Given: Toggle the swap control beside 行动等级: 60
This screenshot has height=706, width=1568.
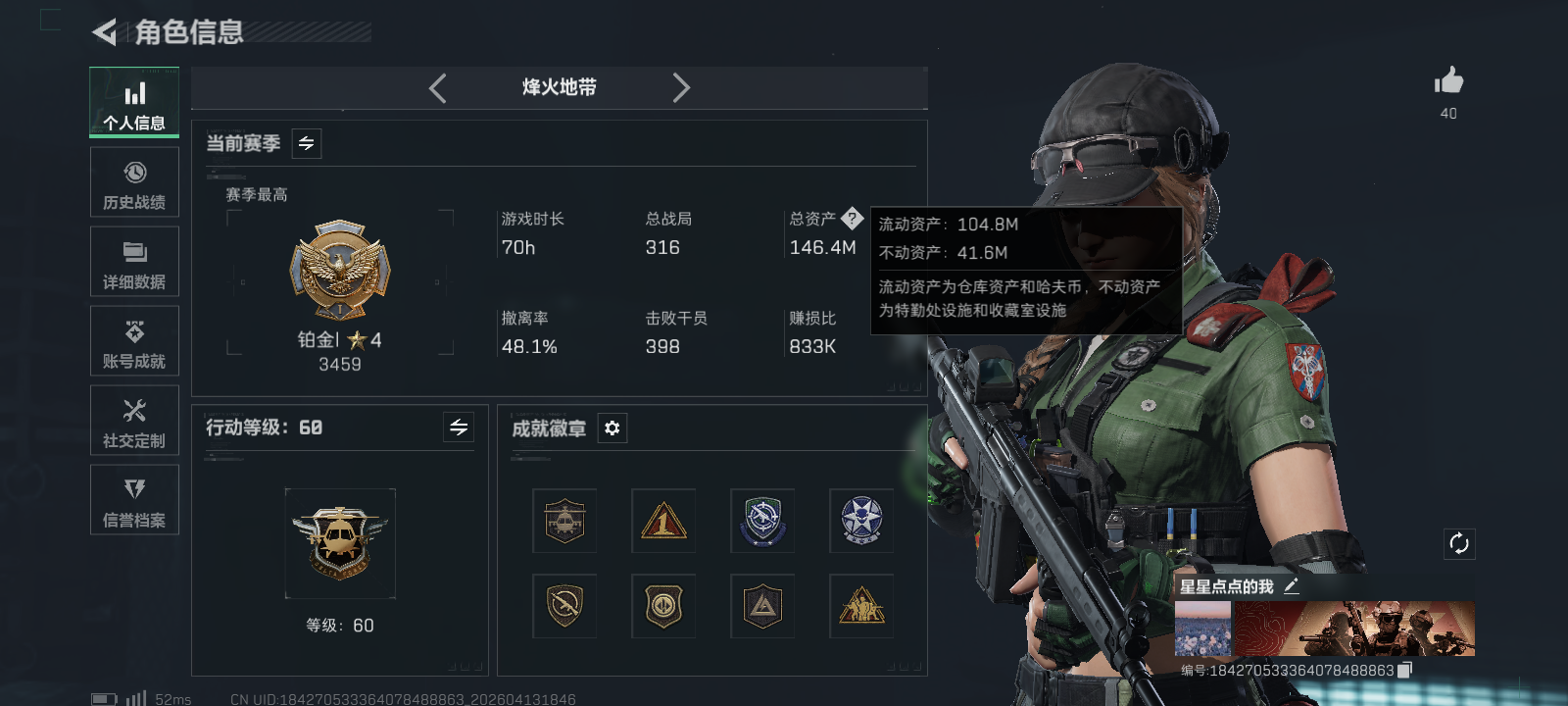Looking at the screenshot, I should pyautogui.click(x=458, y=428).
